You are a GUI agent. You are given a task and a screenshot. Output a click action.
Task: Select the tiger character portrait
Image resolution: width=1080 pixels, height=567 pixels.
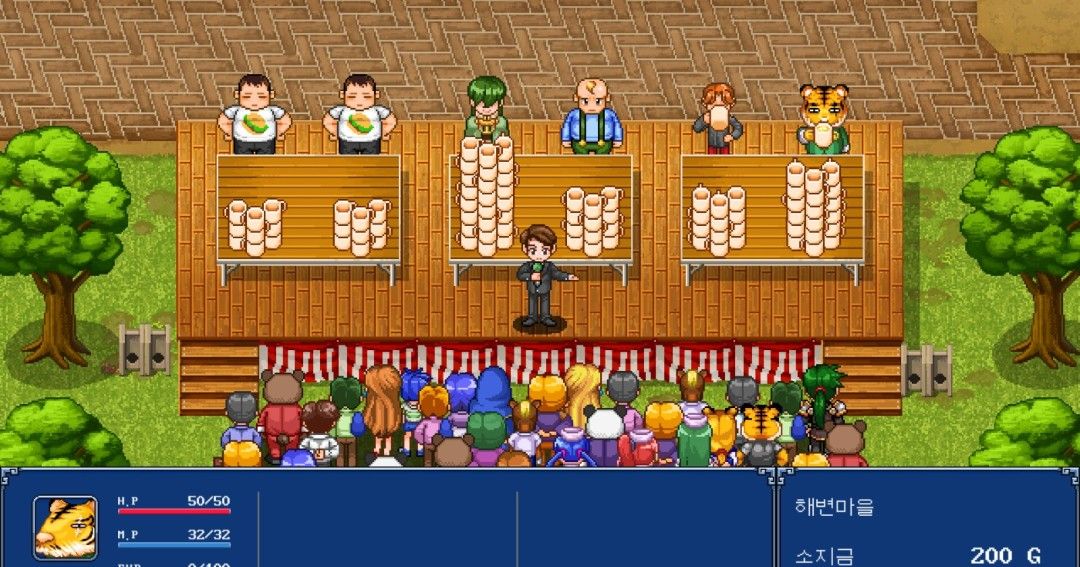(x=66, y=527)
